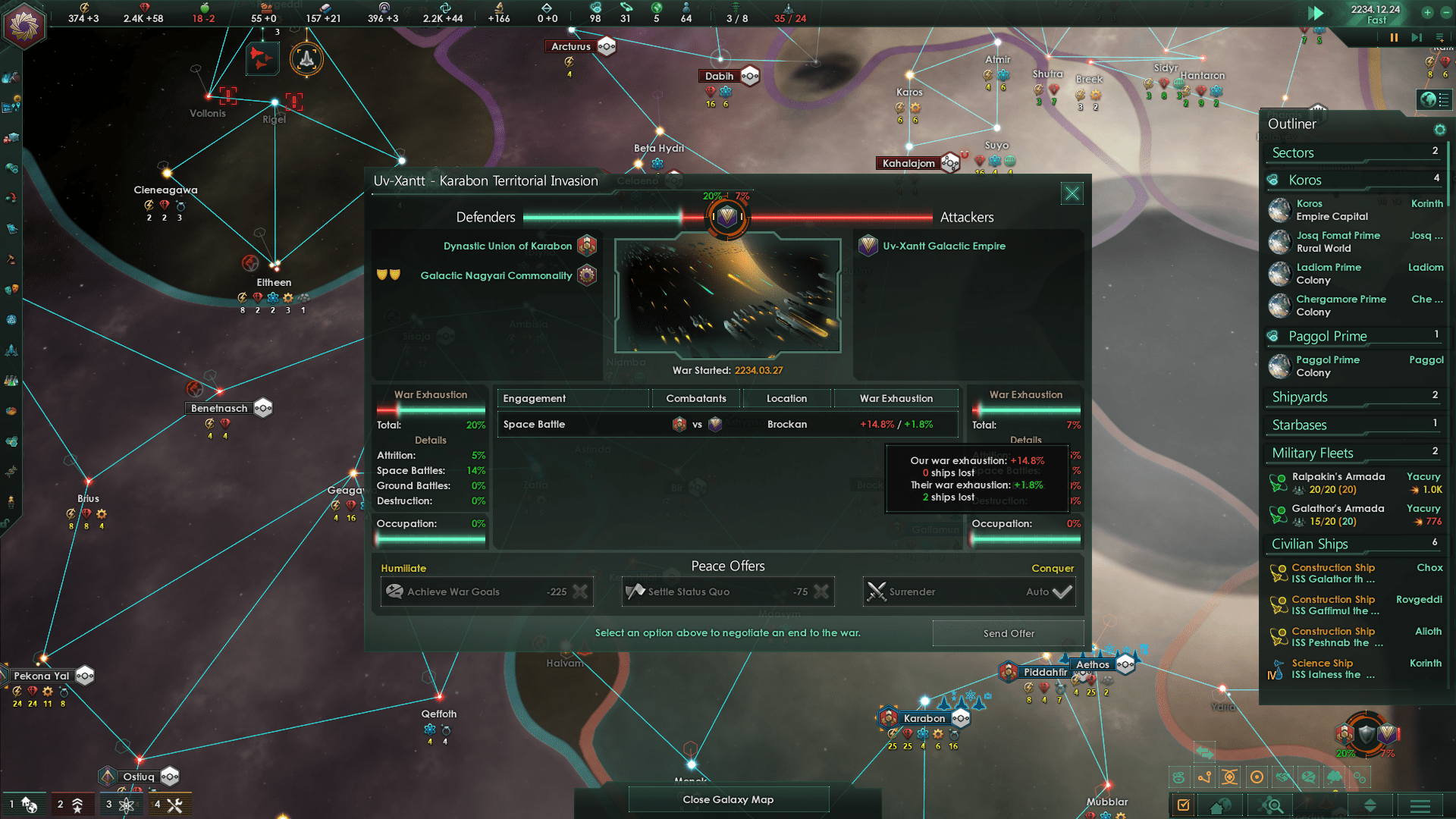The image size is (1456, 819).
Task: Toggle the map names checkbox in bottom toolbar
Action: [x=1183, y=805]
